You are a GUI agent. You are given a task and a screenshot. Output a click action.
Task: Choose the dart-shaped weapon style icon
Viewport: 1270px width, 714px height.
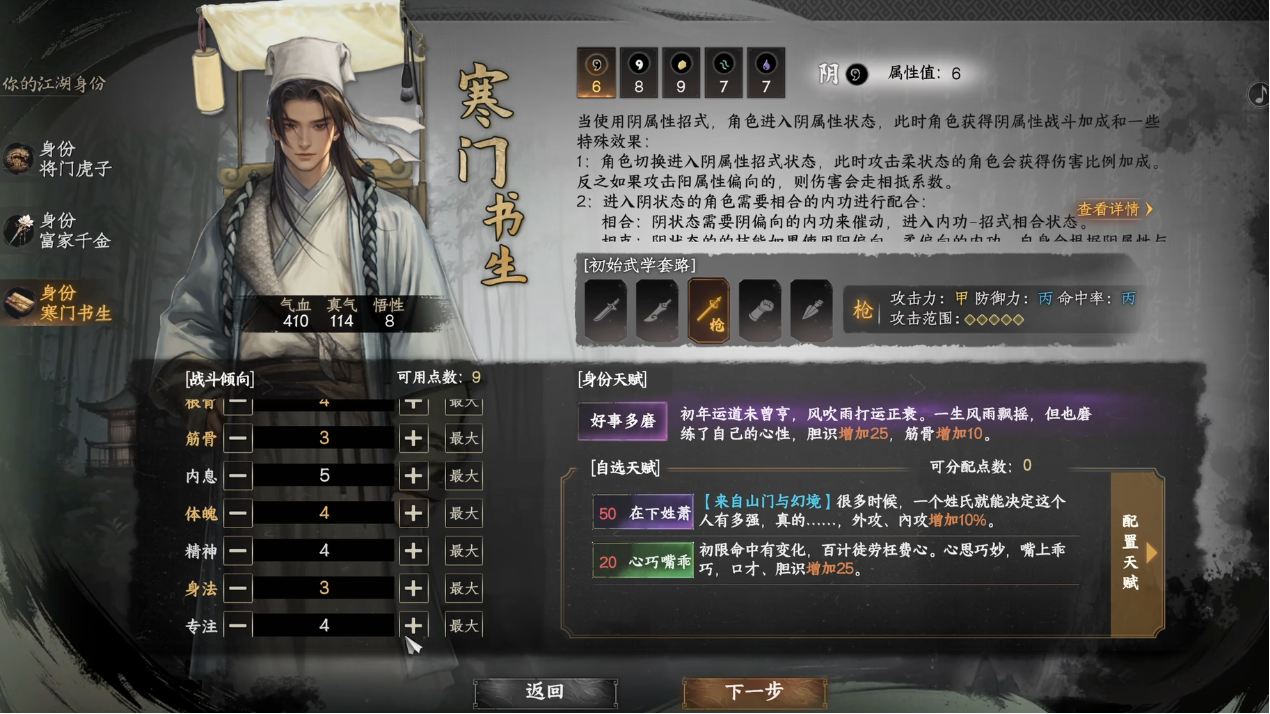point(810,311)
